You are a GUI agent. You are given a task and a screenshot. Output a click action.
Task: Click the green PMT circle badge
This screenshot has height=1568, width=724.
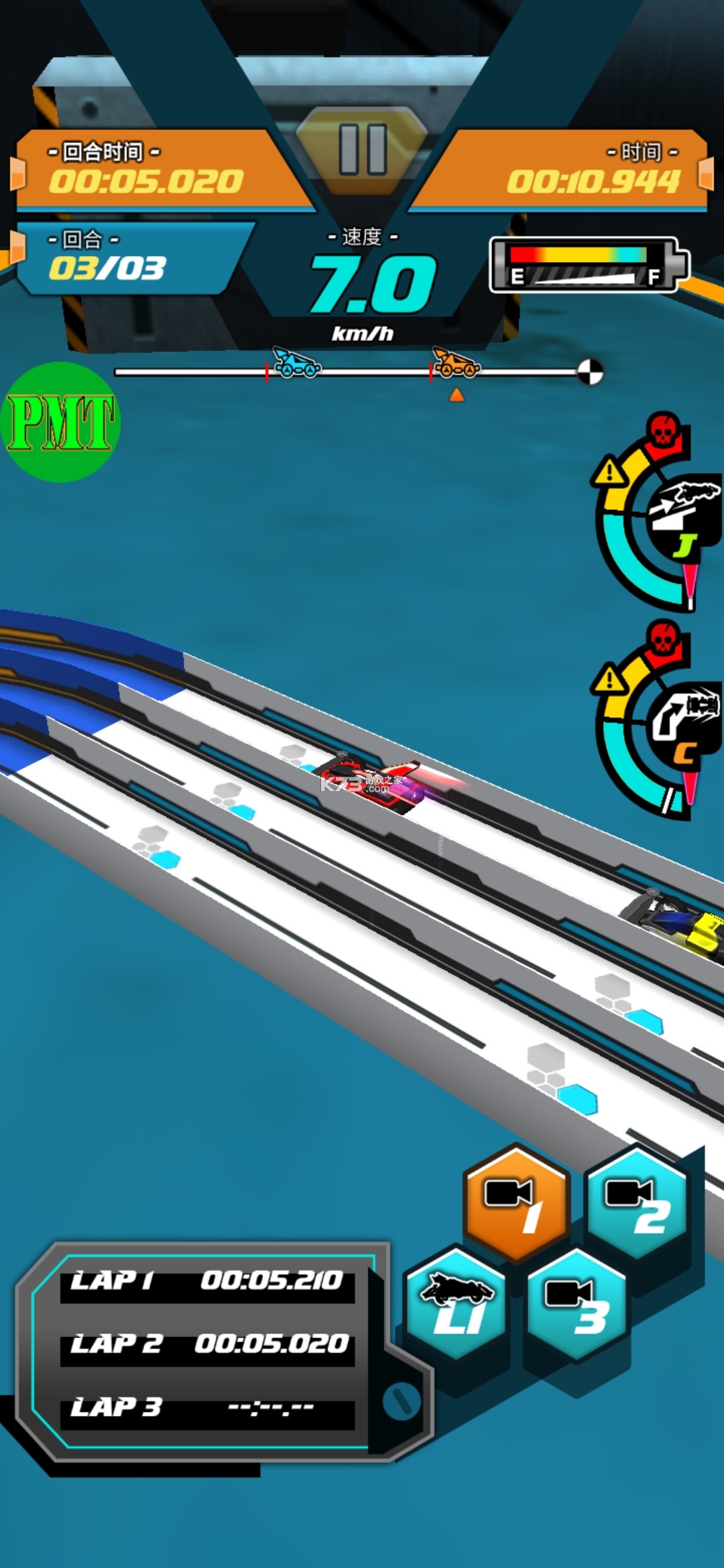tap(61, 422)
